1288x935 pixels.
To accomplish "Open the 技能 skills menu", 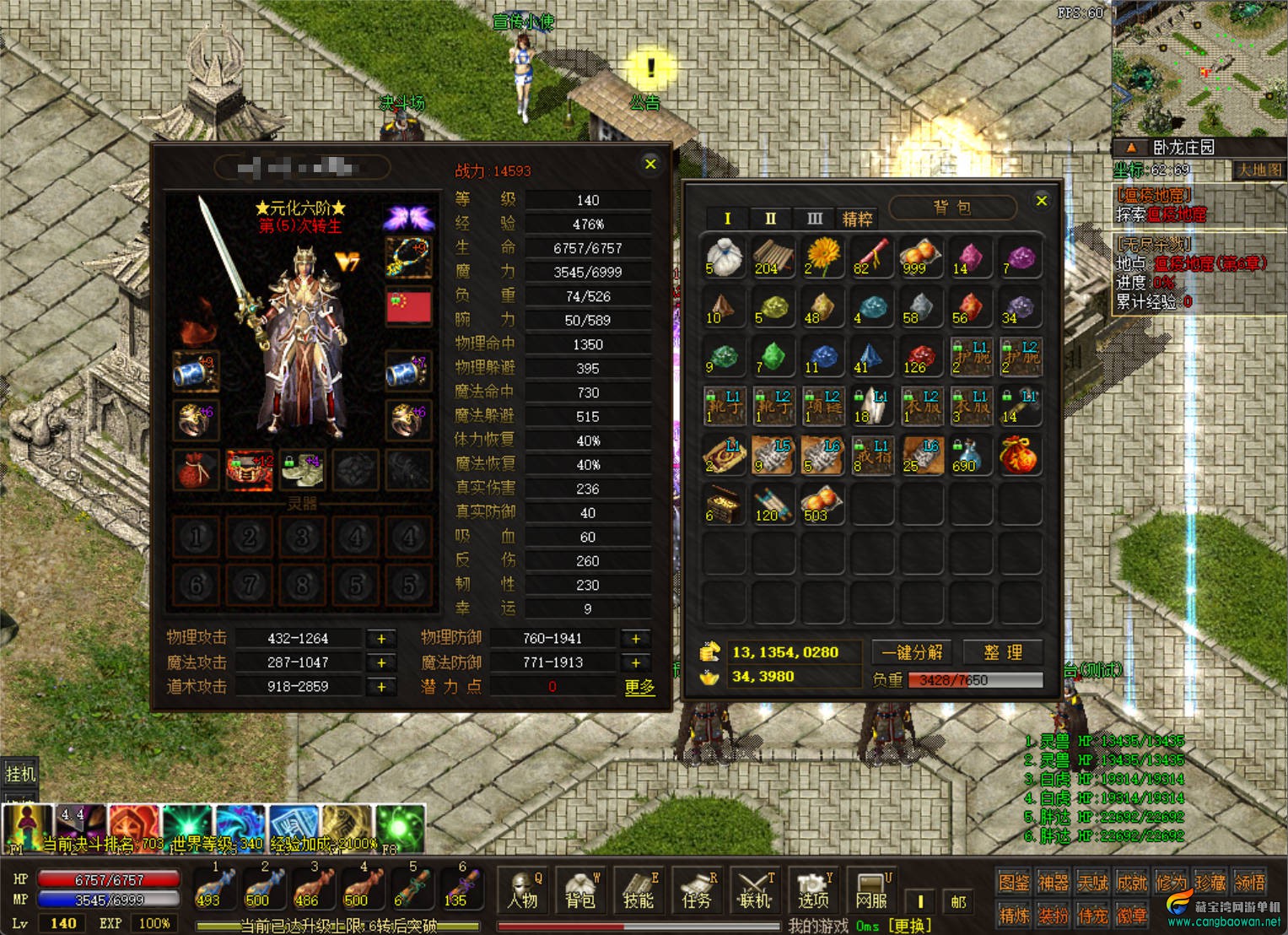I will (x=639, y=891).
